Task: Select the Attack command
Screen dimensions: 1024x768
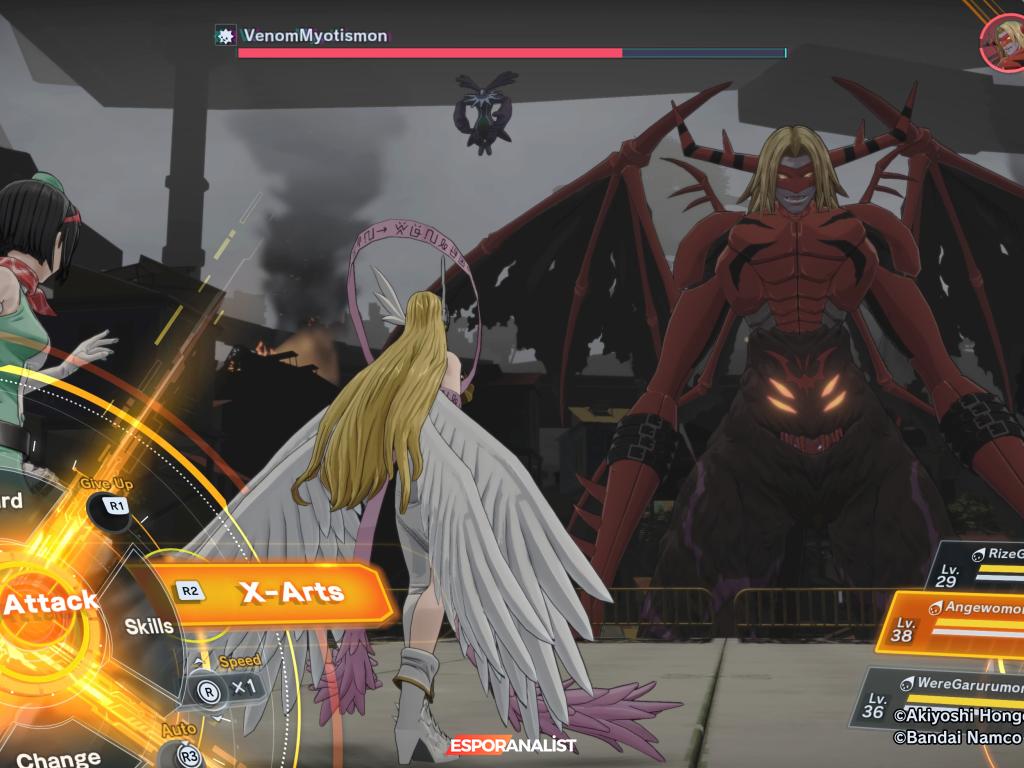Action: [48, 602]
